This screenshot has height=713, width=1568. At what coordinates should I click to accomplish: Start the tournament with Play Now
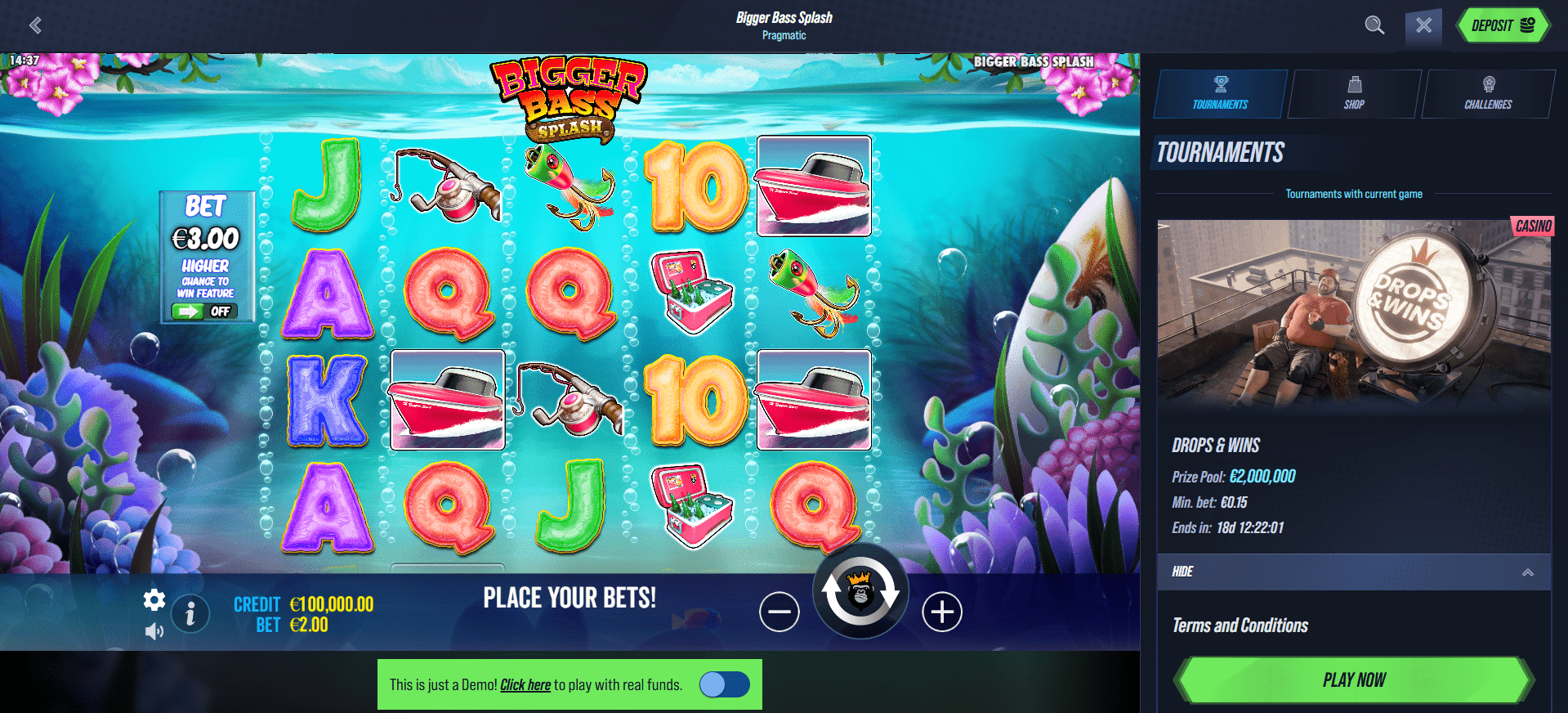(x=1354, y=679)
